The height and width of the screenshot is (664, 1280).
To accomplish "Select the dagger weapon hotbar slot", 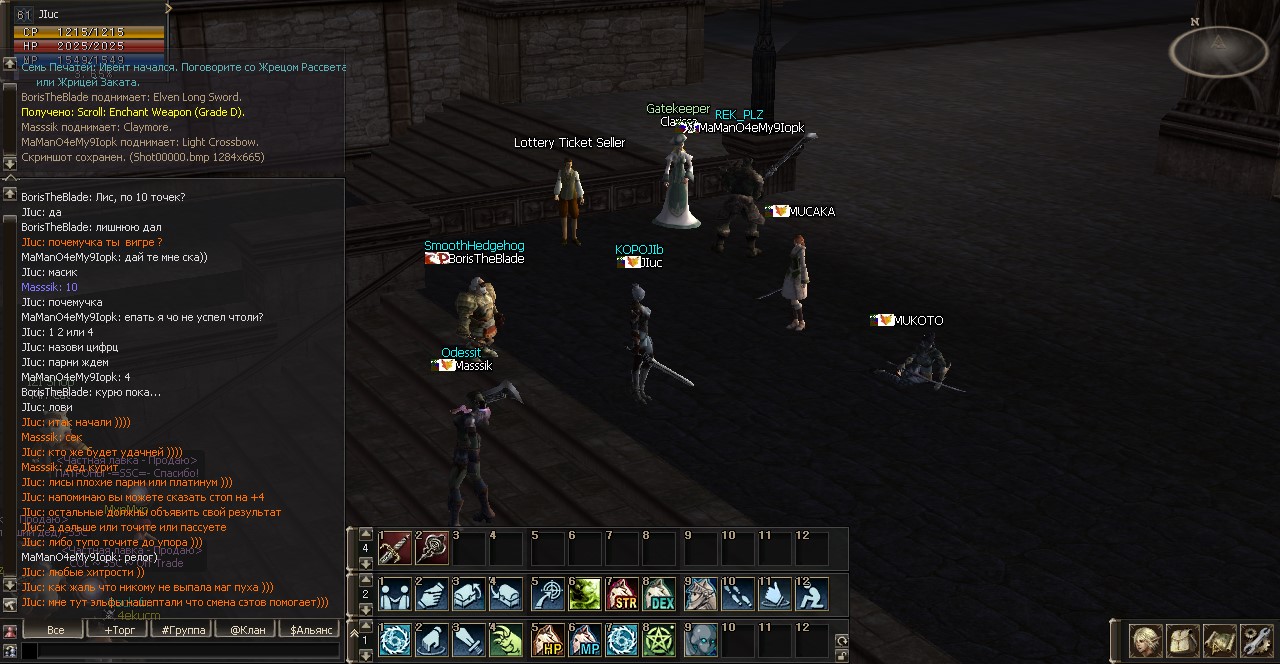I will 395,548.
